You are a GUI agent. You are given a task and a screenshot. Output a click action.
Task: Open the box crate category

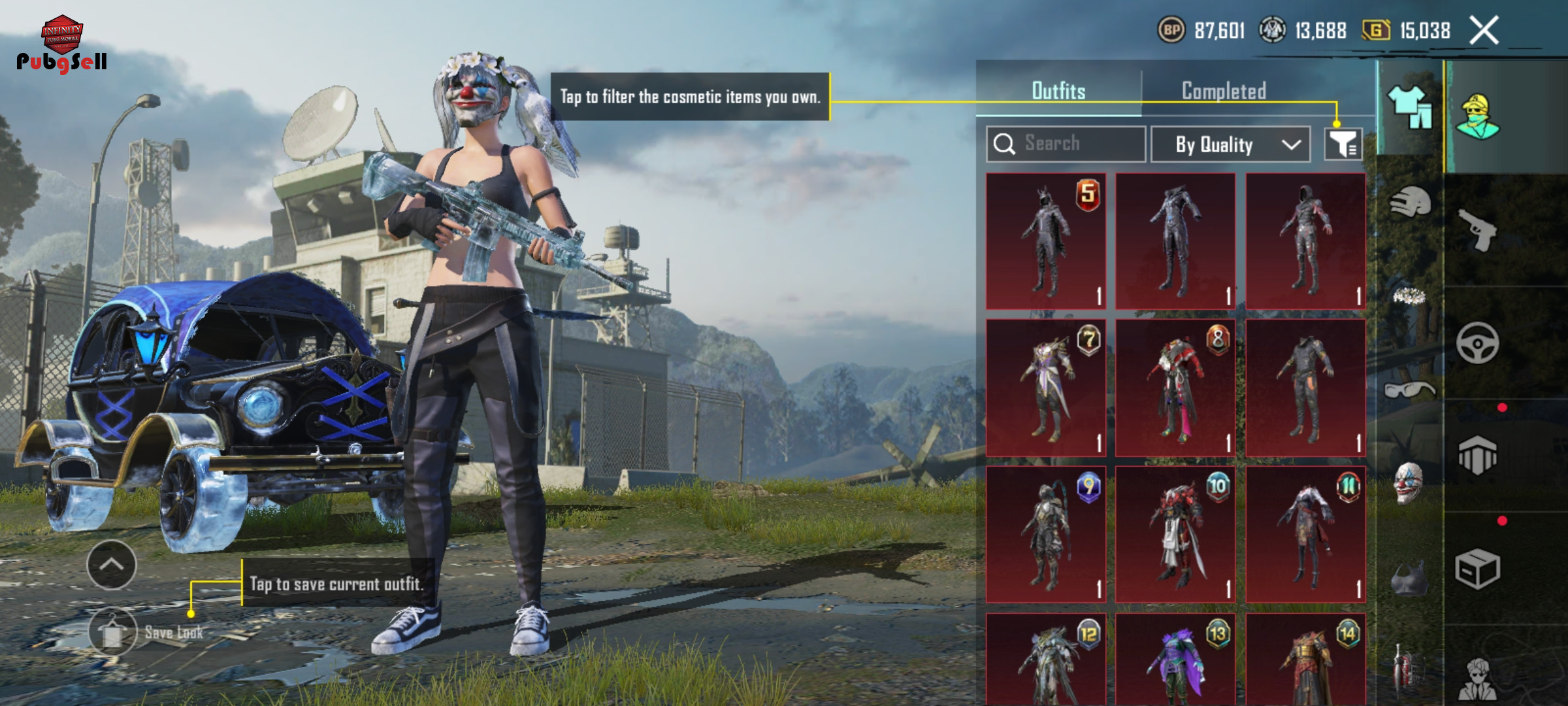click(x=1477, y=569)
